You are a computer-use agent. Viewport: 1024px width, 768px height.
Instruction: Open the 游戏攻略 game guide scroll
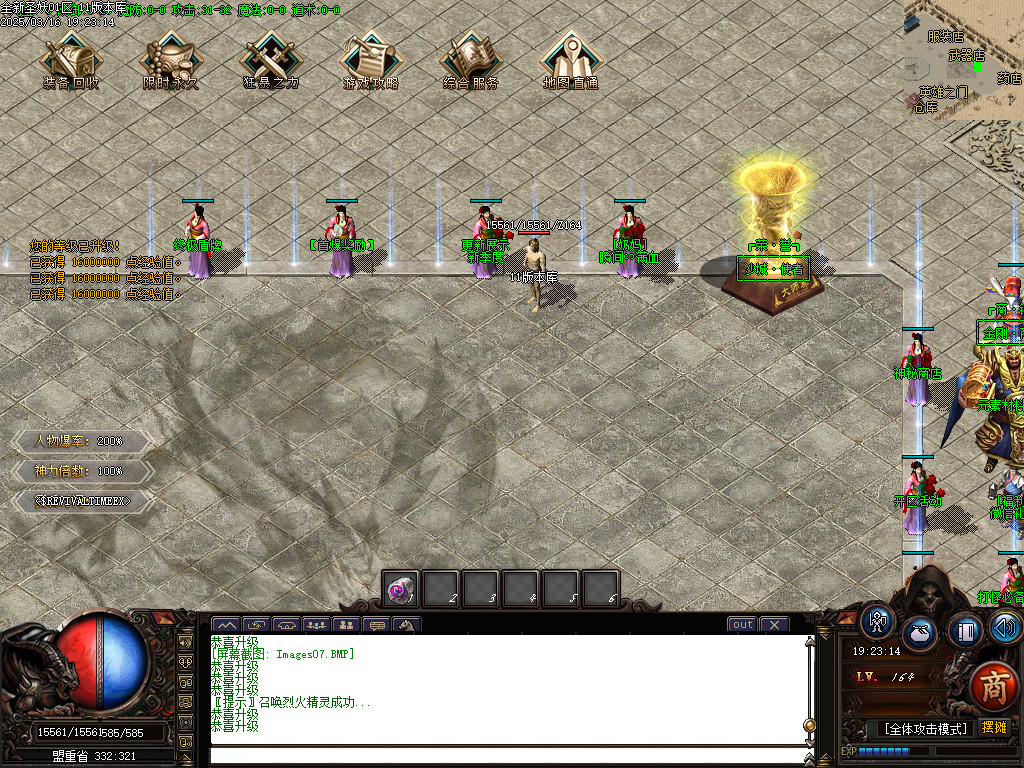370,58
